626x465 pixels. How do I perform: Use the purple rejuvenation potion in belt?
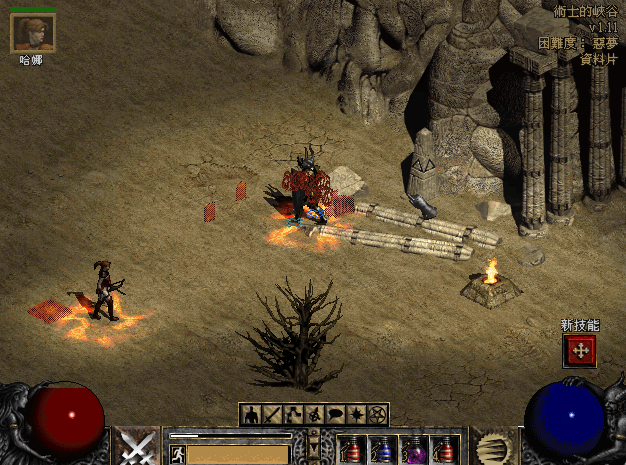(414, 449)
